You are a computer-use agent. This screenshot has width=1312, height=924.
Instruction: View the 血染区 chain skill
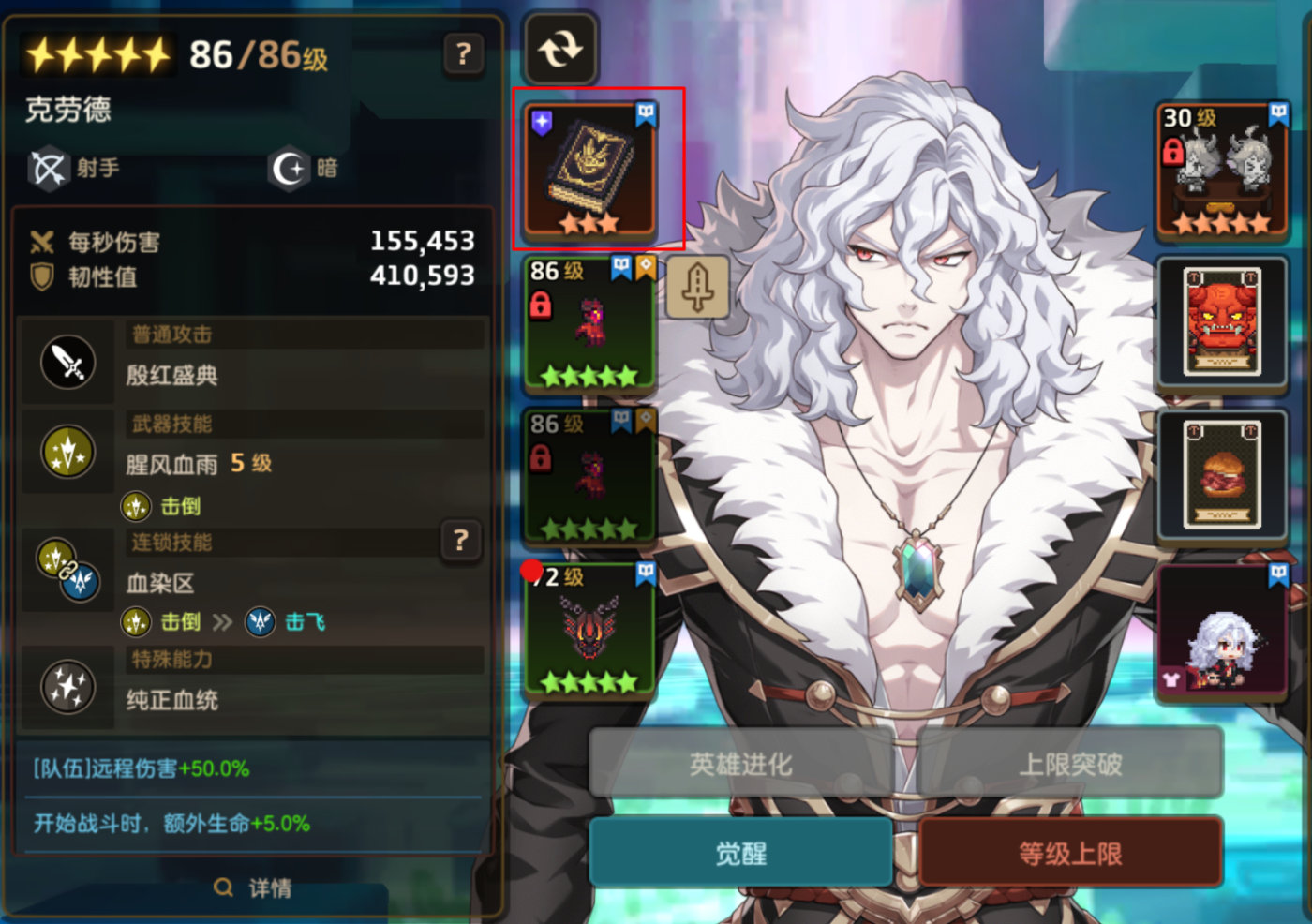161,584
